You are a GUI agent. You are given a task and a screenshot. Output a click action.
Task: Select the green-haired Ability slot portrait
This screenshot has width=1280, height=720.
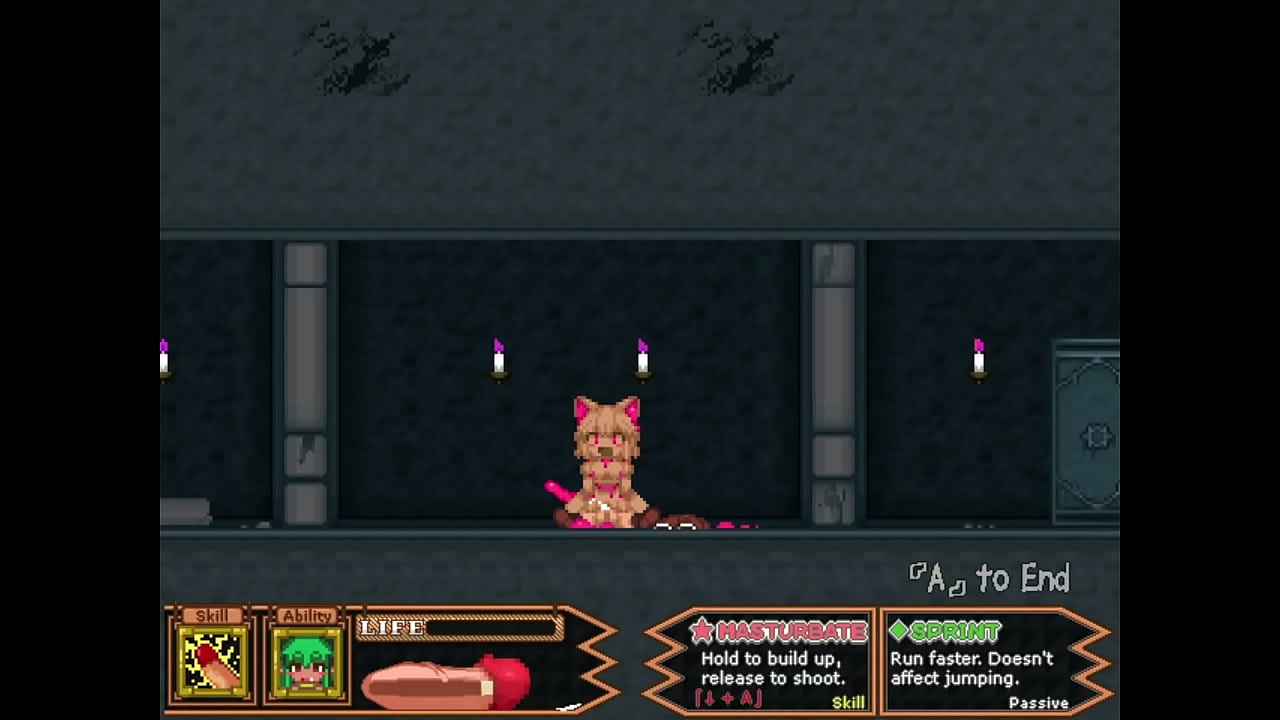pyautogui.click(x=307, y=661)
